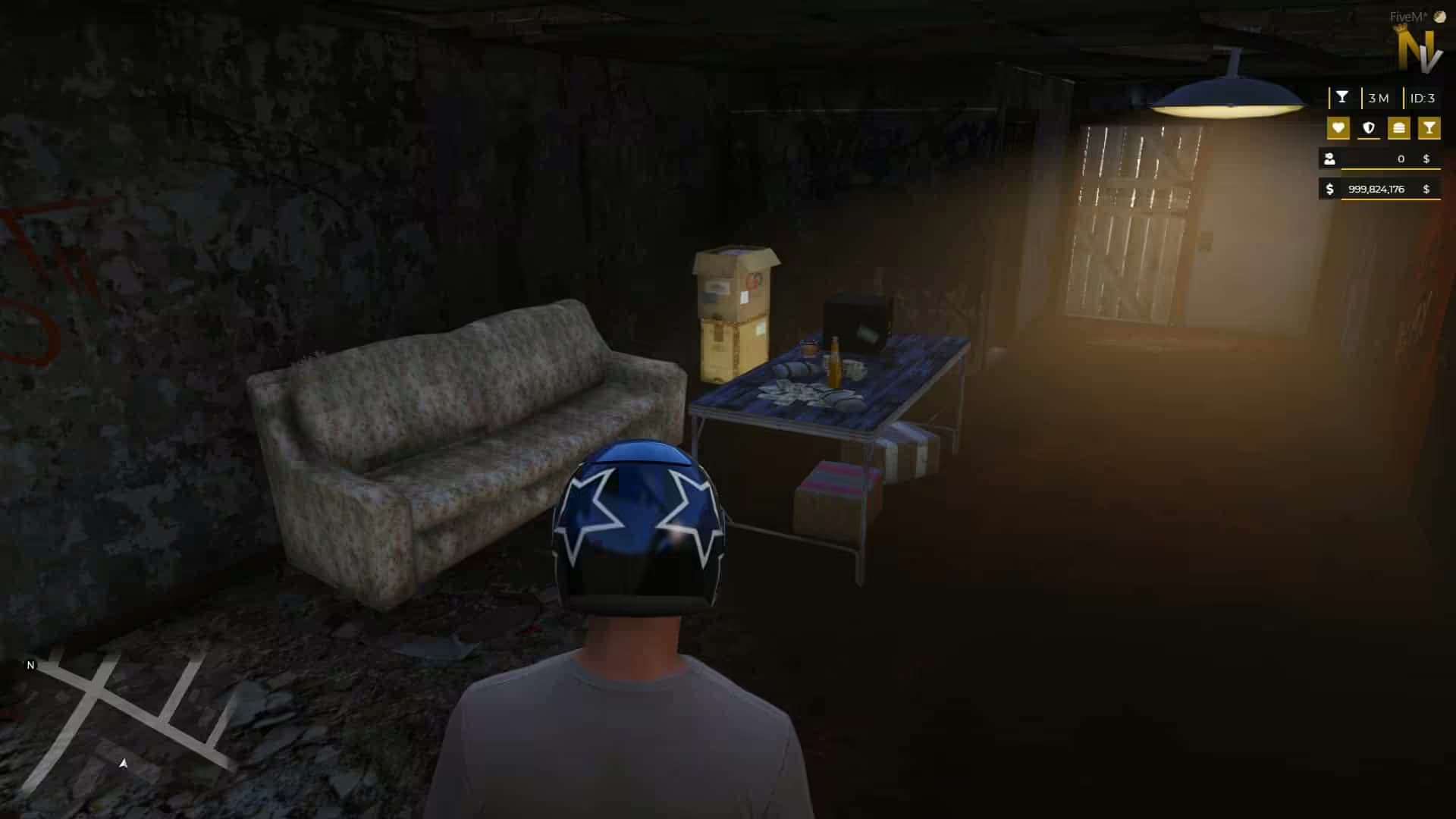Screen dimensions: 1456x819
Task: Click the 3 M time indicator
Action: click(1379, 98)
